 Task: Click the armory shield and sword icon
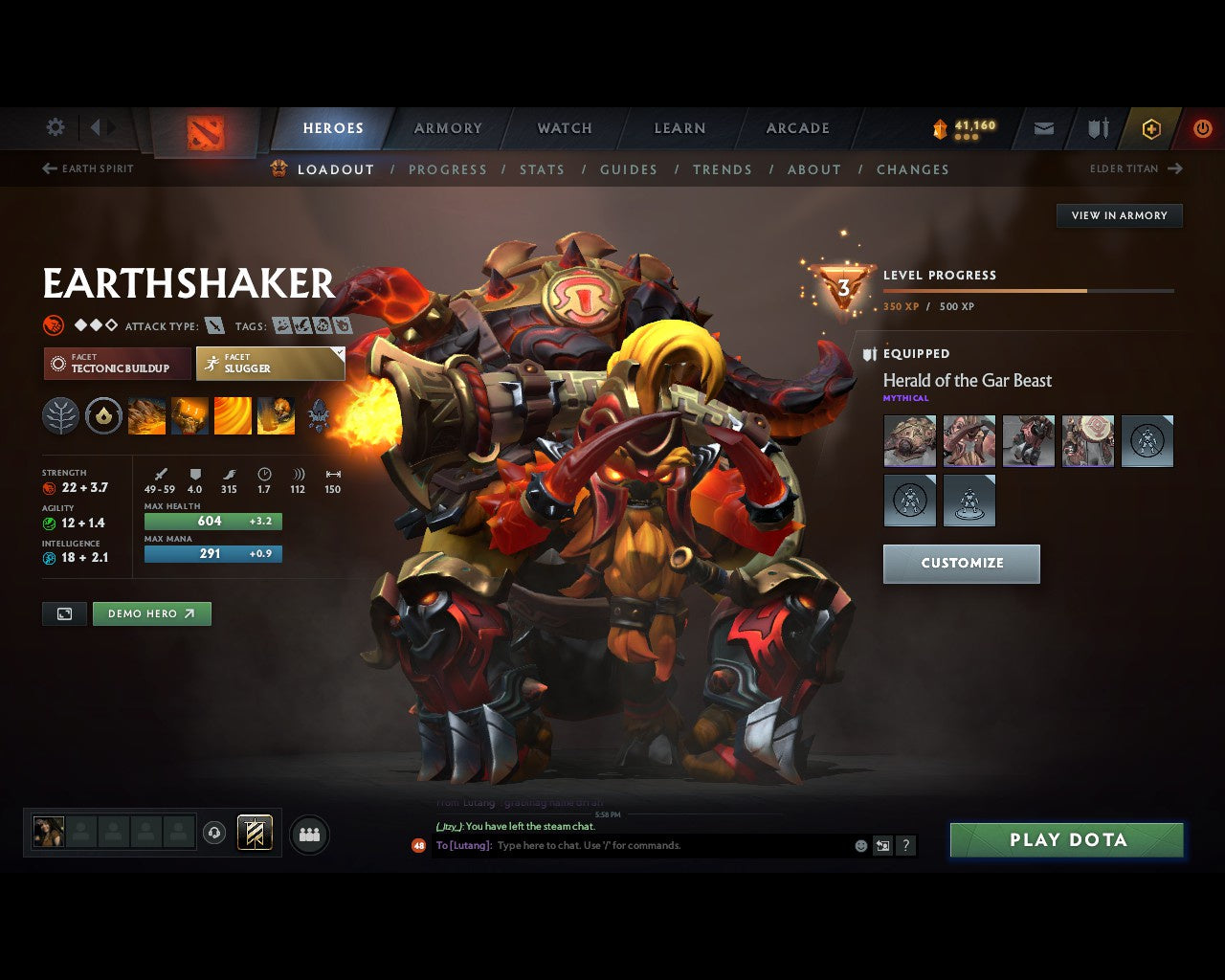(x=1097, y=128)
